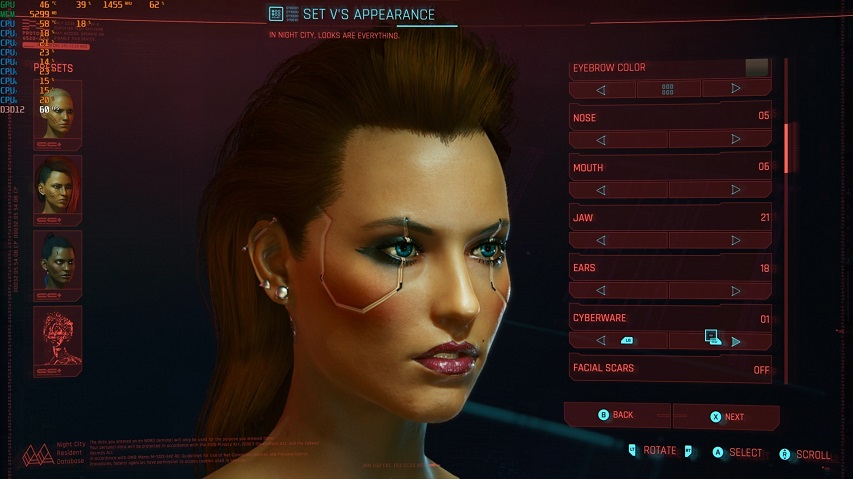Cycle Cyberware to the next option
853x479 pixels.
tap(736, 341)
